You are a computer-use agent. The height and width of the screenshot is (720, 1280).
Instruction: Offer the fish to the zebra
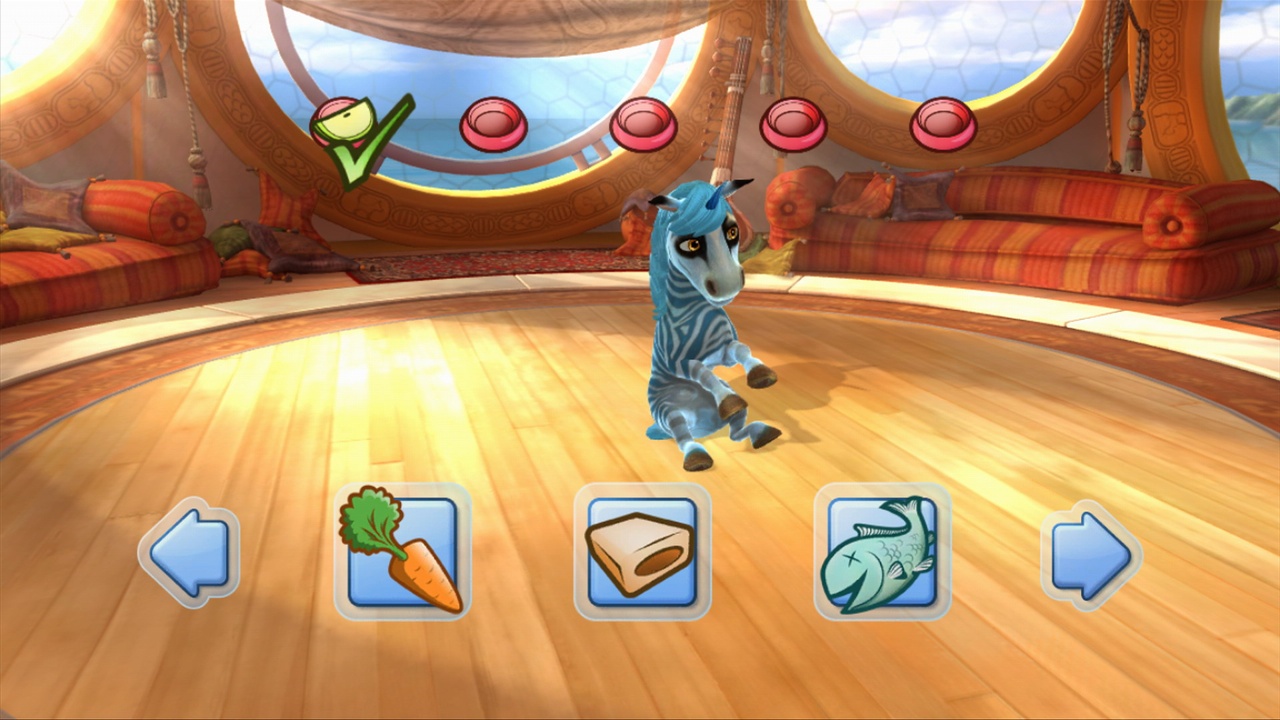pyautogui.click(x=882, y=550)
